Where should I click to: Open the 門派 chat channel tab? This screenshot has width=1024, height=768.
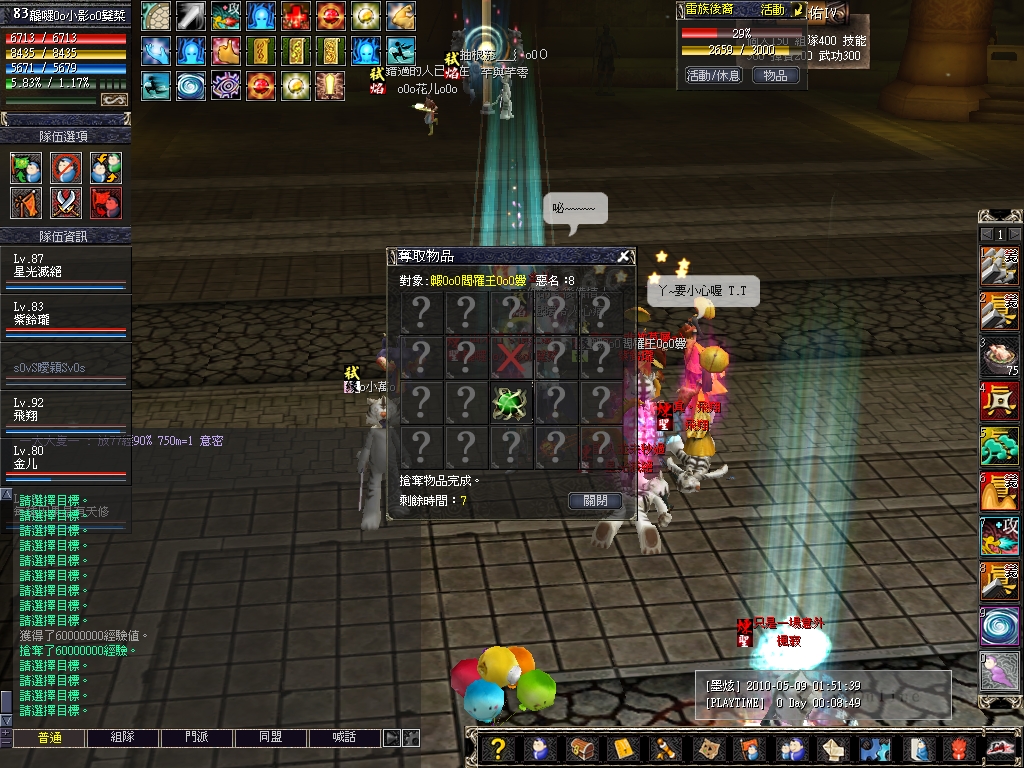click(x=197, y=738)
